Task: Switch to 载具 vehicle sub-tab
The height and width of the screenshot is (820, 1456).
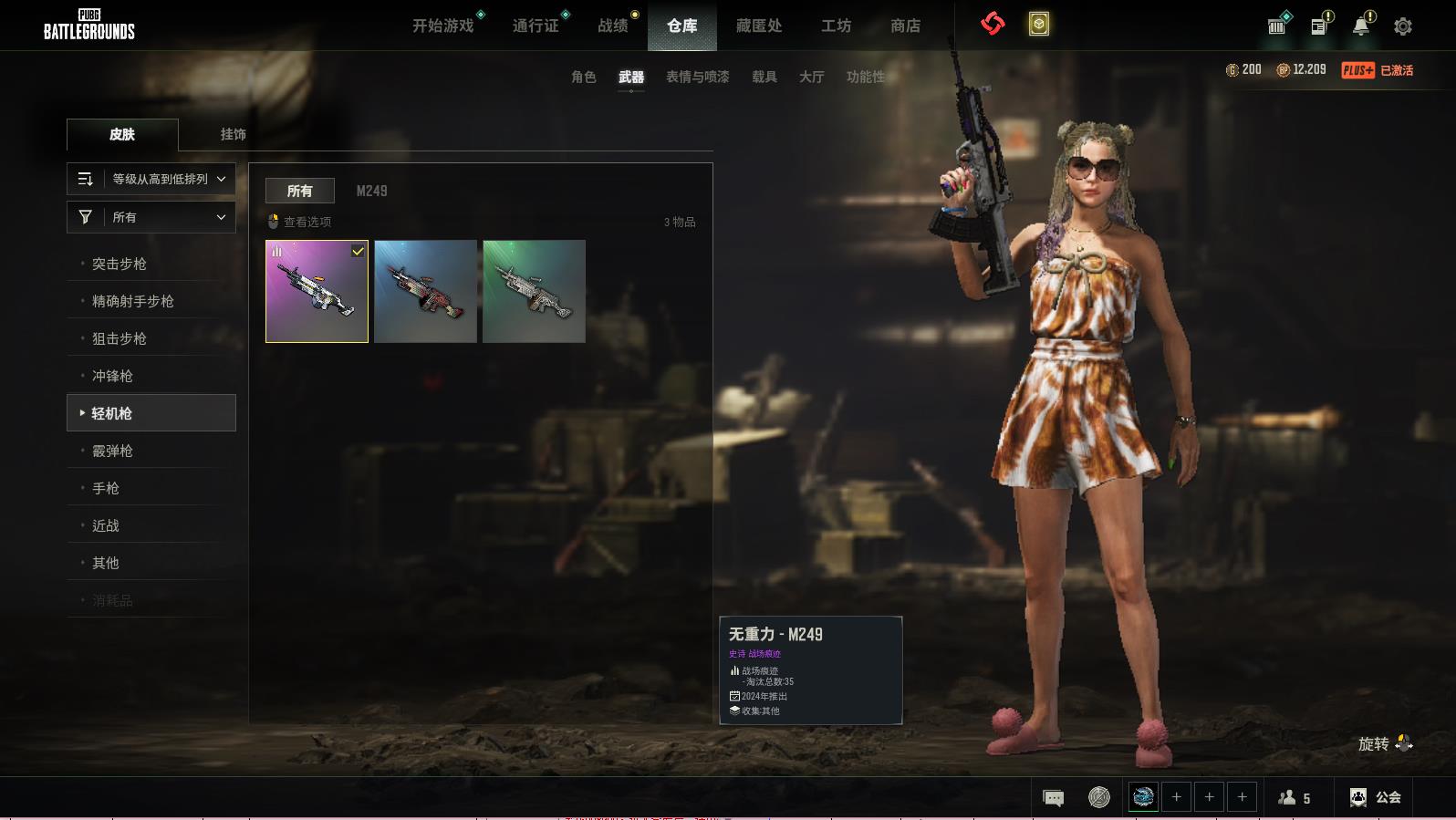Action: tap(764, 78)
